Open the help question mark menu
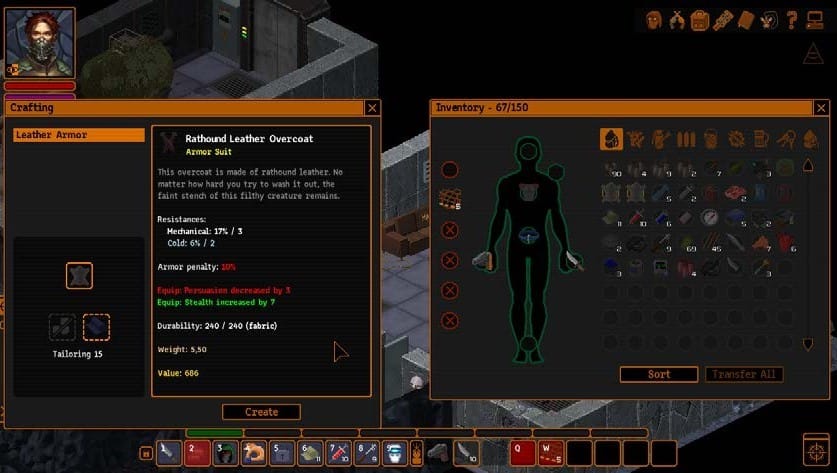Image resolution: width=837 pixels, height=473 pixels. click(791, 19)
